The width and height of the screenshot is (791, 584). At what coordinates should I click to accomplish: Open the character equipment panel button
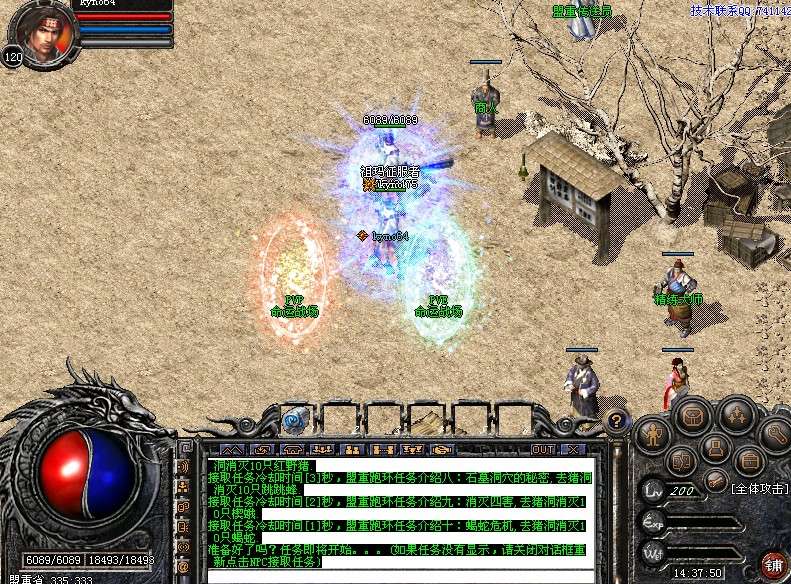tap(653, 434)
